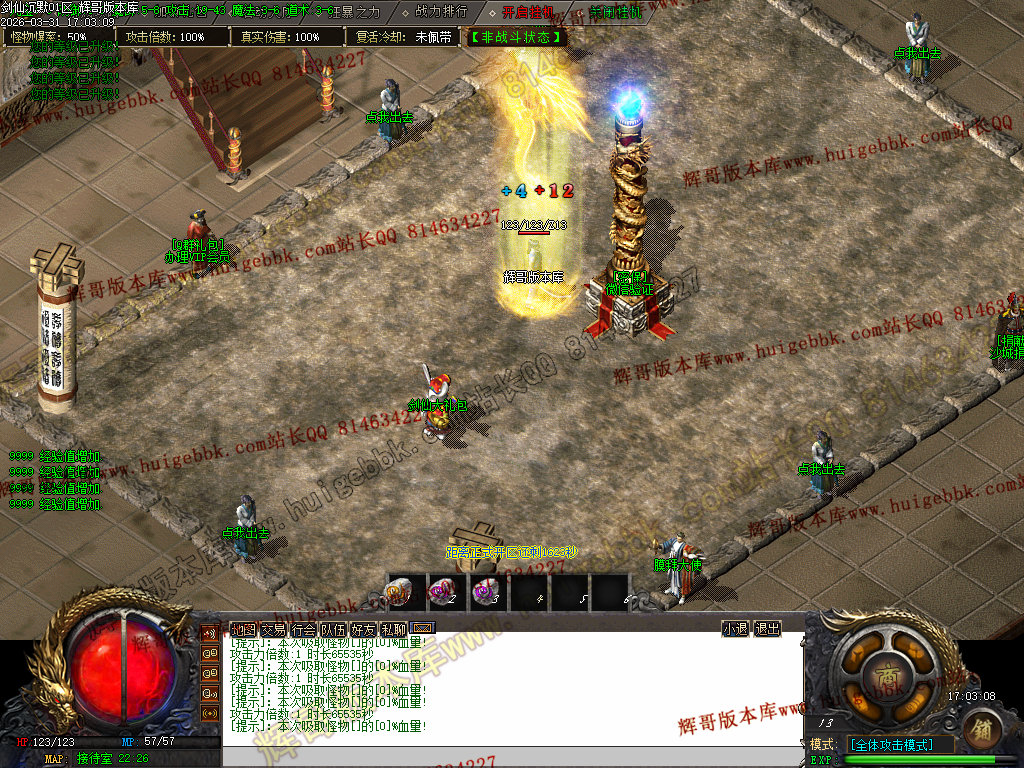
Task: Open the 地图 map tab
Action: click(243, 629)
